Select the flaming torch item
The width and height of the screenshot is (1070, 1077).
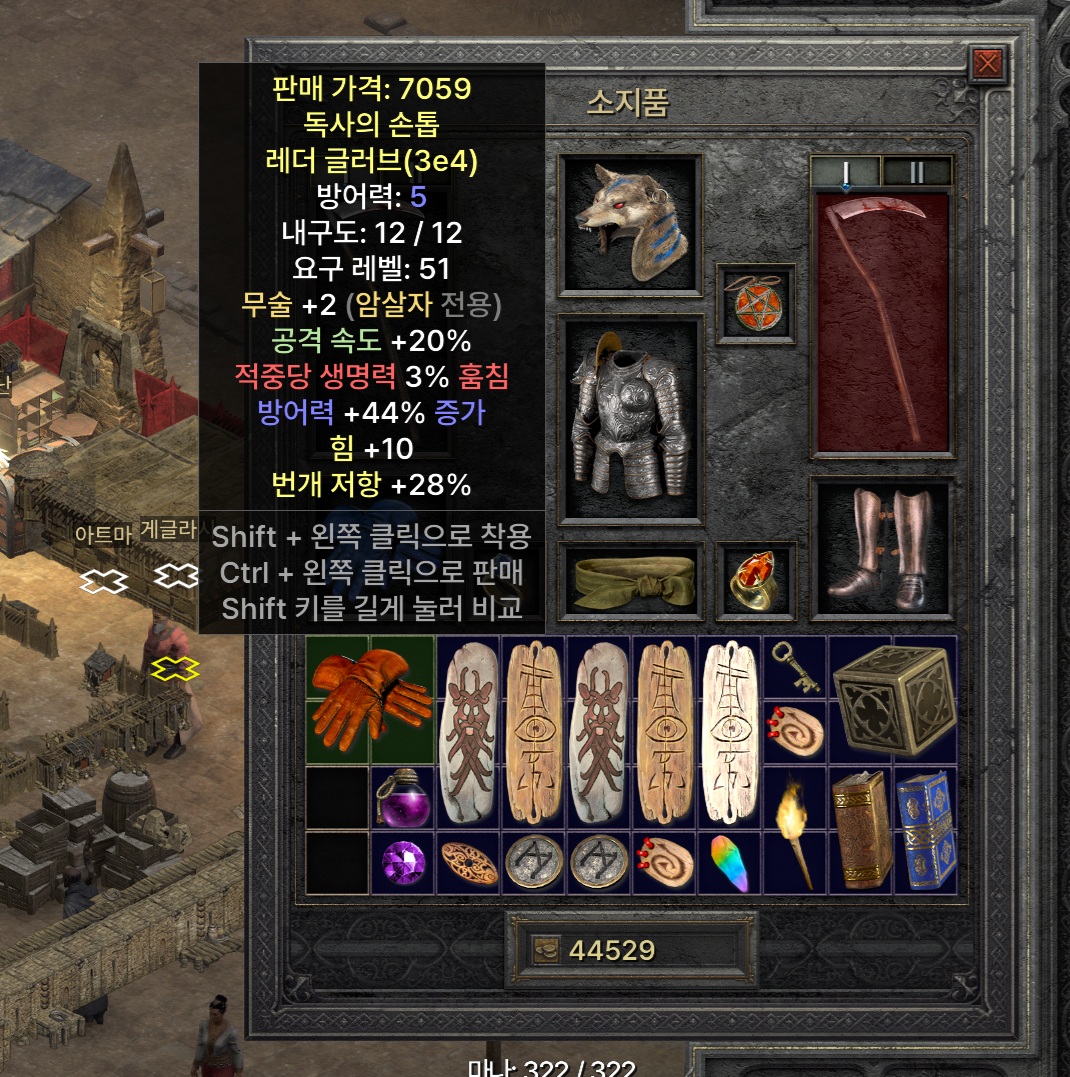(795, 829)
